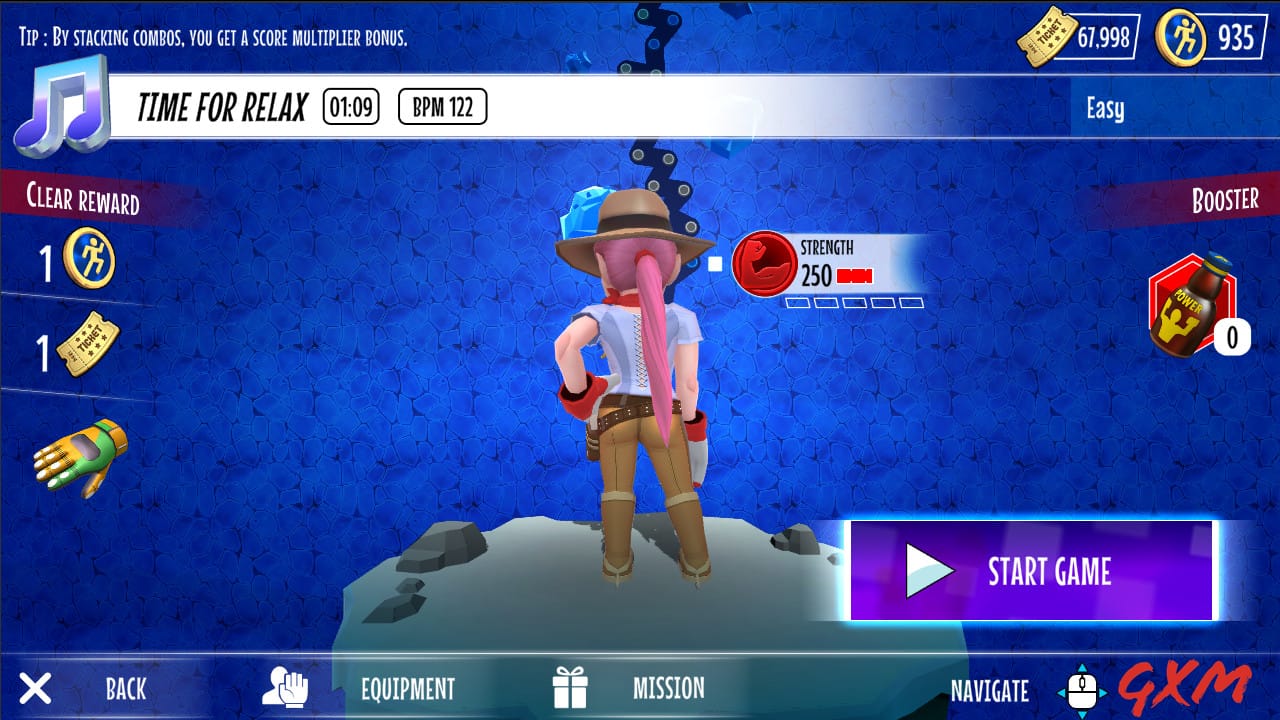Toggle the white square beside the Strength panel
This screenshot has height=720, width=1280.
(x=714, y=263)
